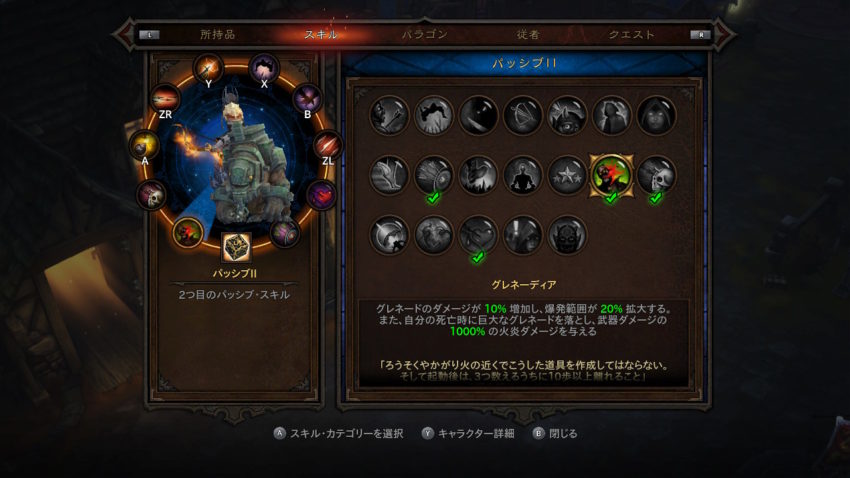The width and height of the screenshot is (850, 478).
Task: Select the meditating figure passive icon
Action: 522,175
